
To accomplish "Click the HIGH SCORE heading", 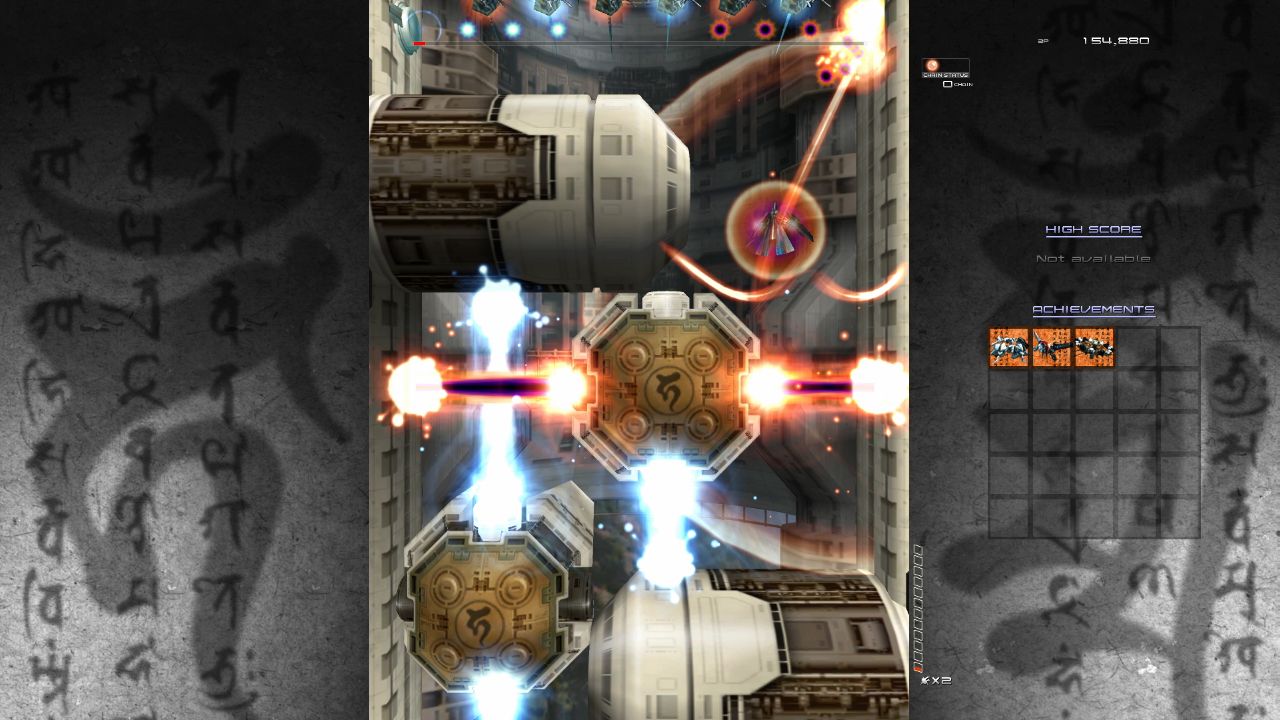I will [x=1092, y=229].
